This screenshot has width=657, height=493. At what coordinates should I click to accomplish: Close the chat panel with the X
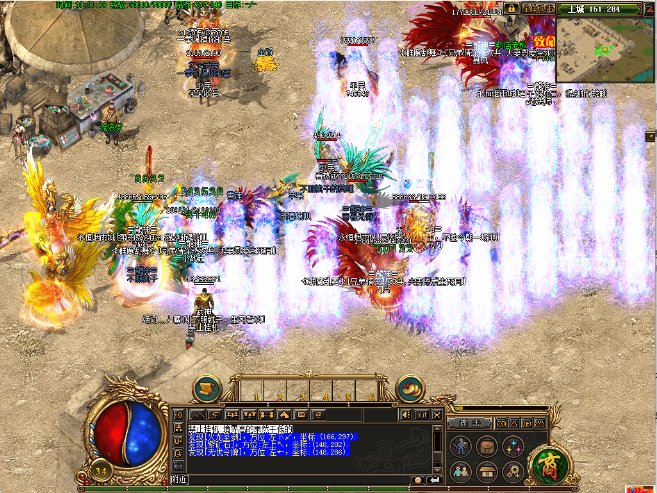pos(436,412)
